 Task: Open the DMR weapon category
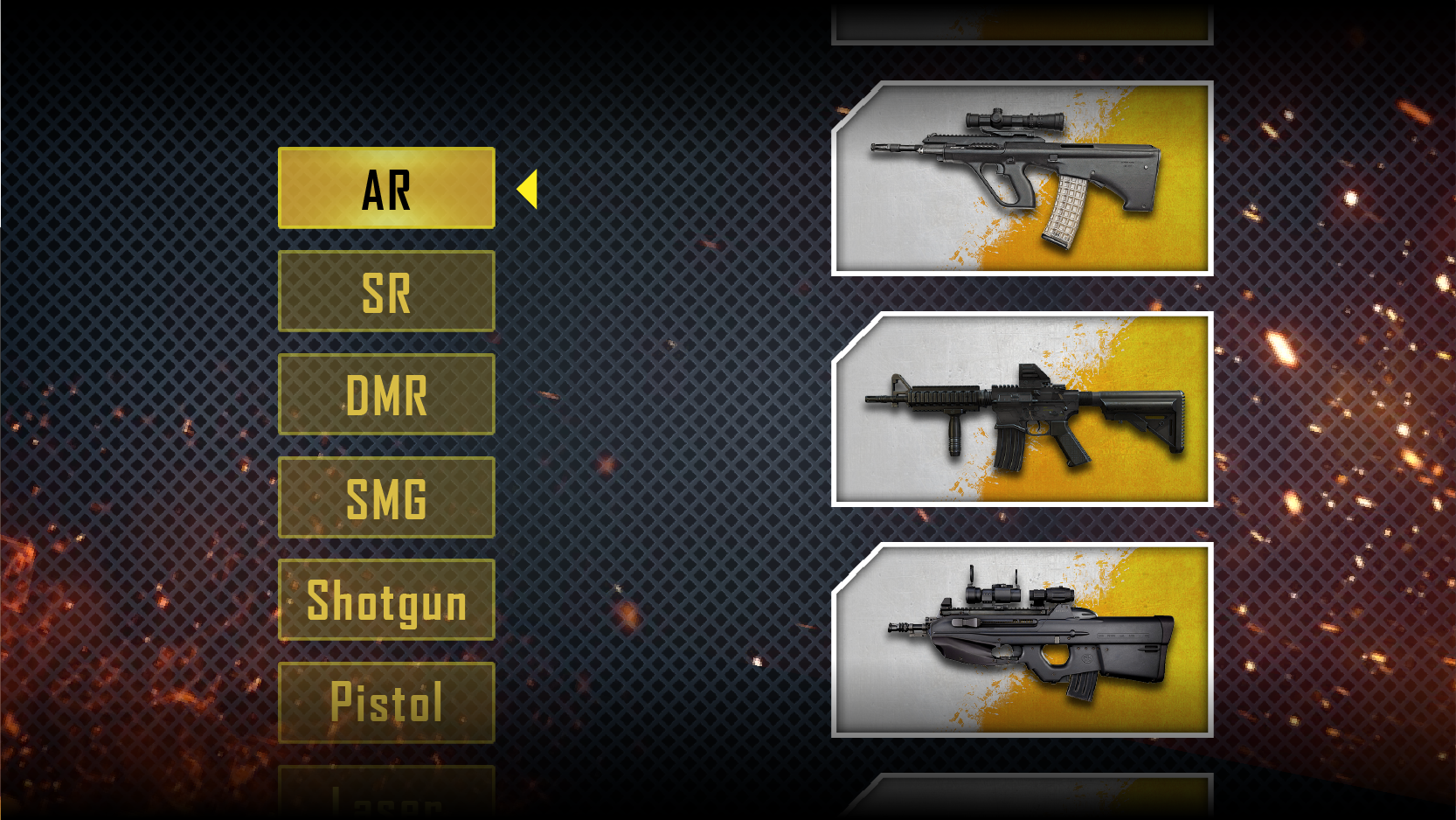(x=385, y=394)
